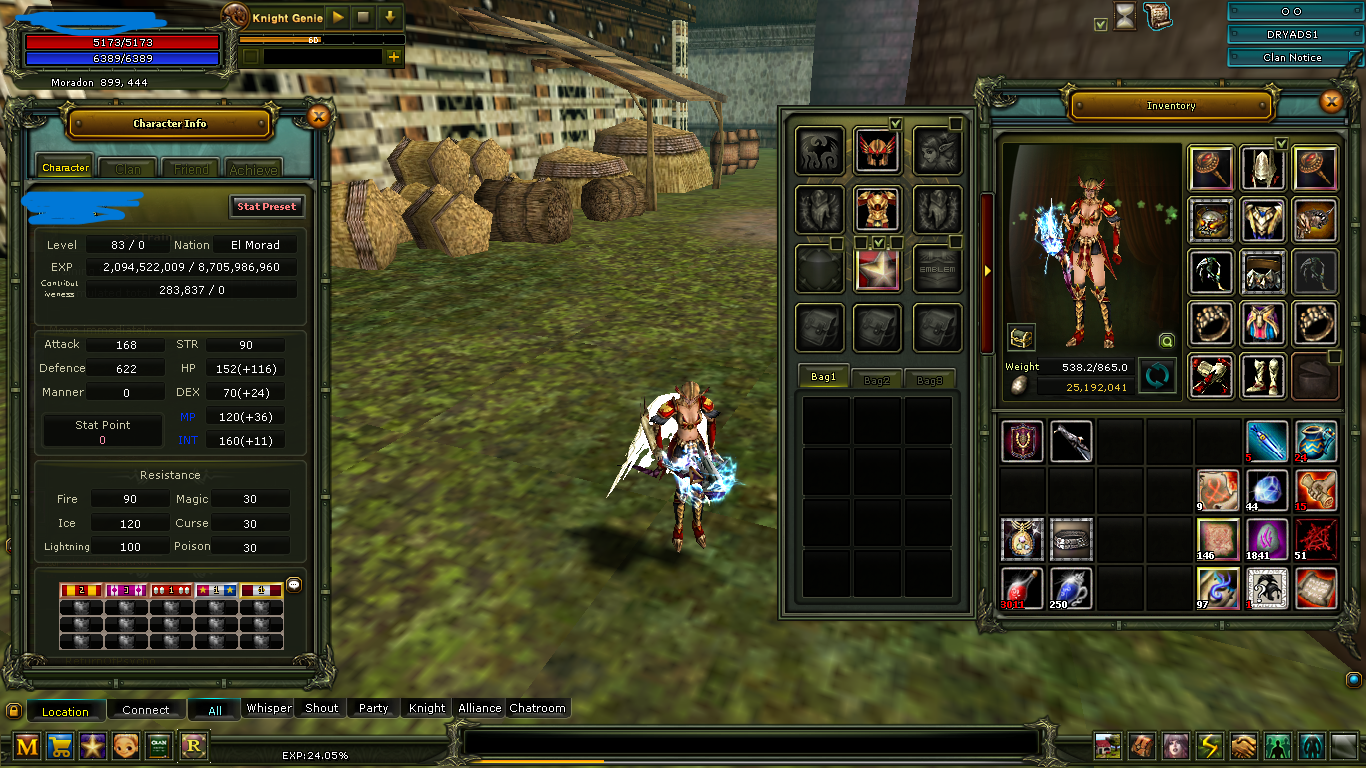Screen dimensions: 1366x768
Task: Click the magnifier Q icon under character preview
Action: 1165,340
